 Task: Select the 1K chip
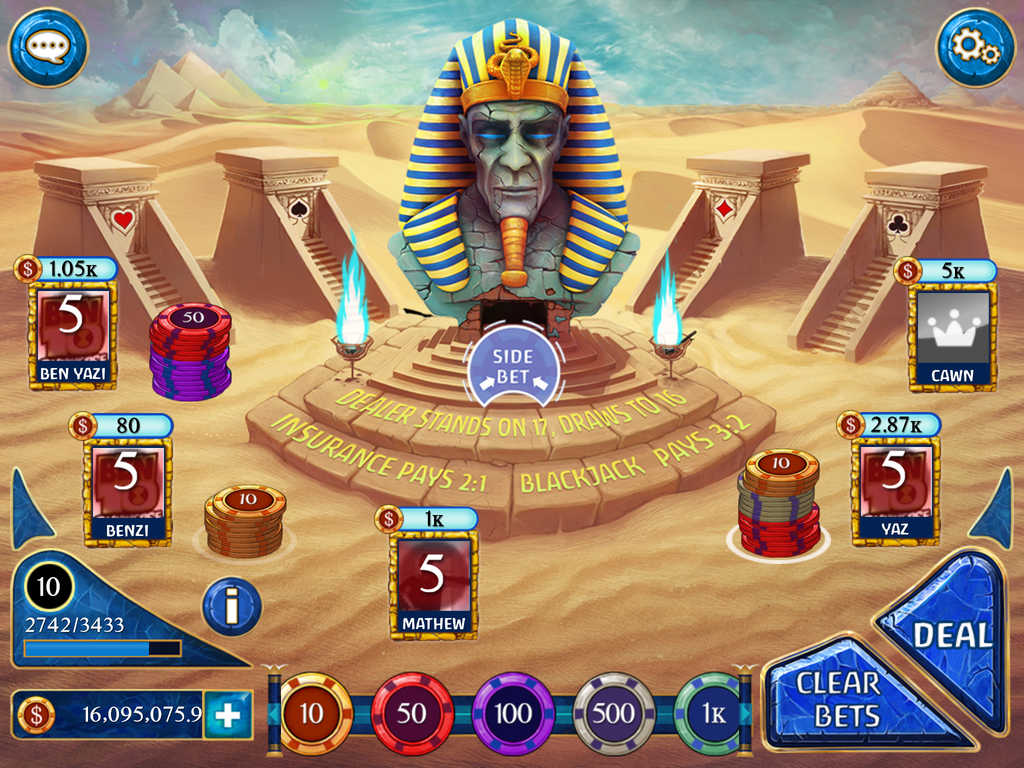709,713
